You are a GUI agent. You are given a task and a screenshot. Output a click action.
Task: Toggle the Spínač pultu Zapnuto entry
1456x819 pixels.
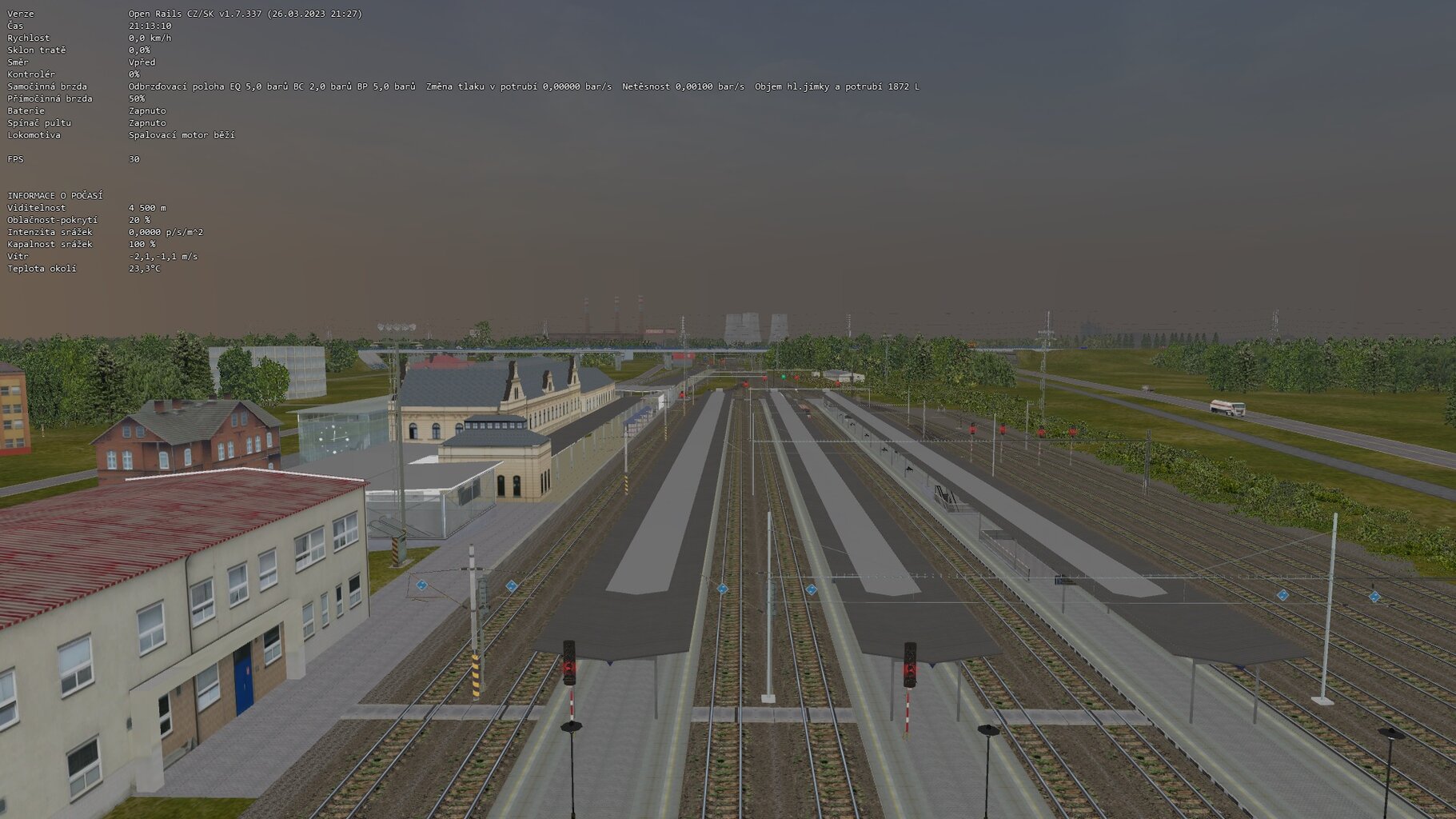tap(146, 122)
